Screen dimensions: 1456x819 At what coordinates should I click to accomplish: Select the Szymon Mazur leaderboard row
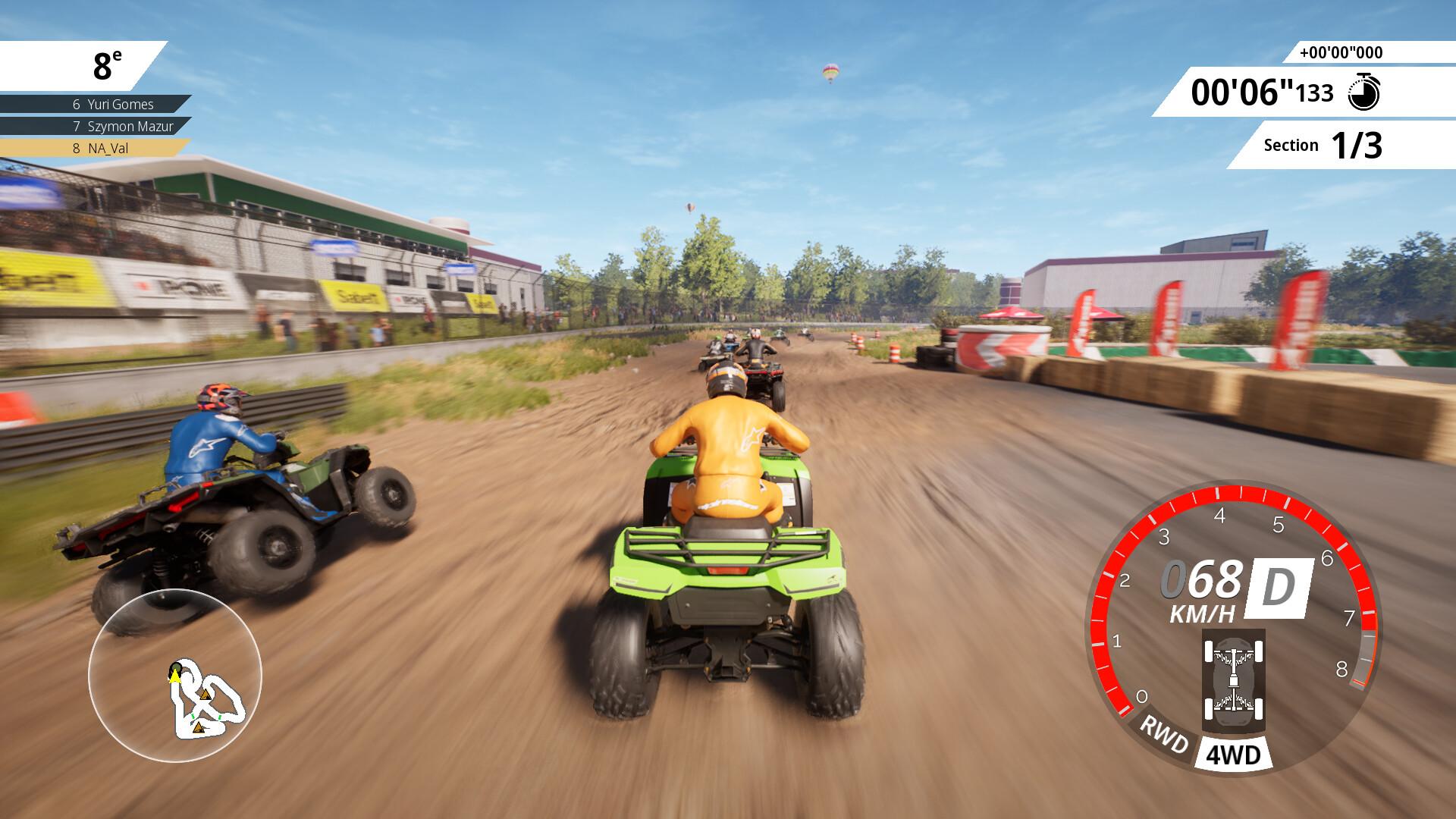click(95, 127)
